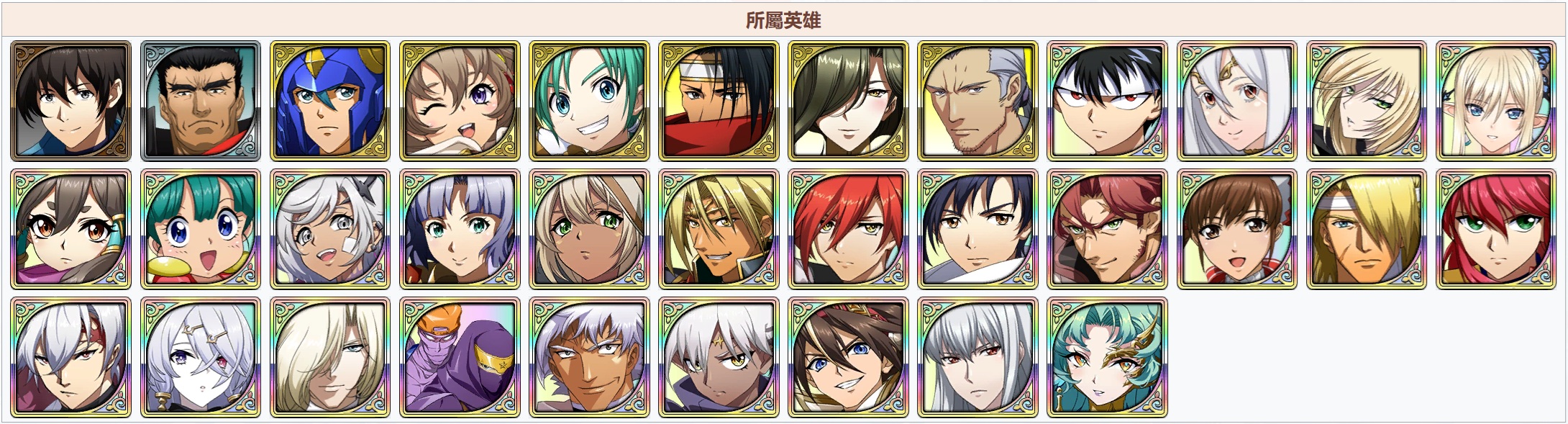
Task: Select the blonde elf girl with blue eyes
Action: 1495,101
